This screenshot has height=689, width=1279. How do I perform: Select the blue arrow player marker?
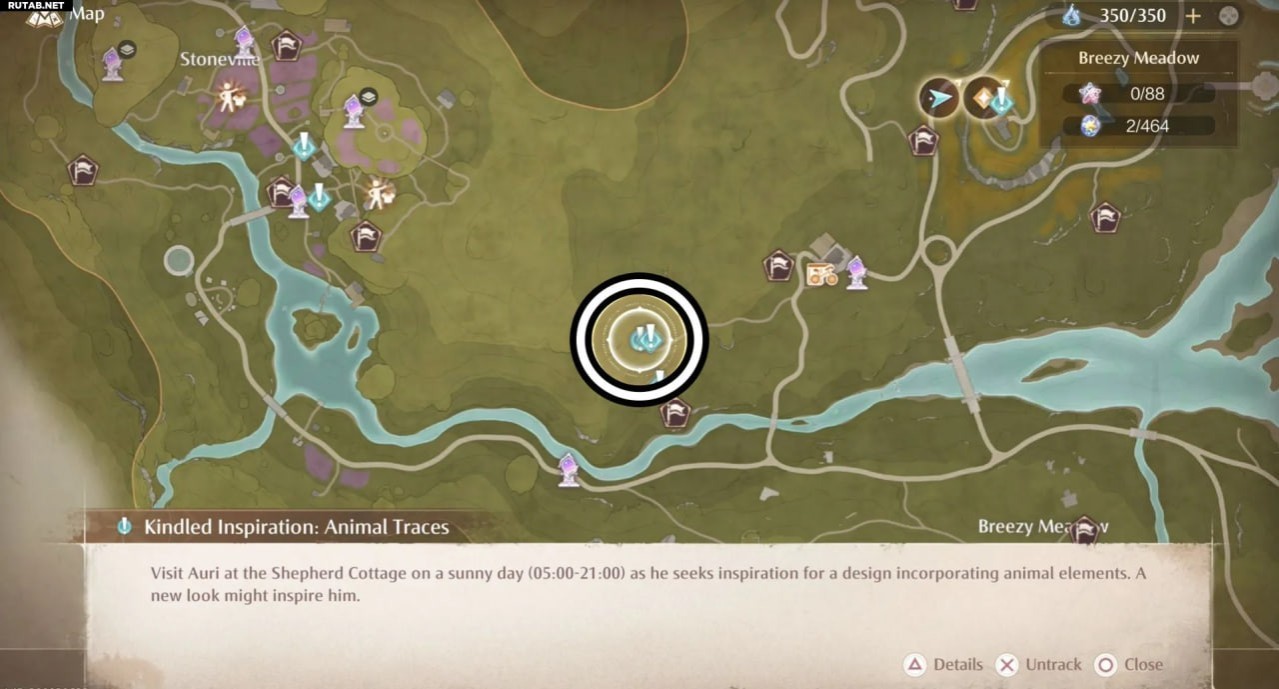[x=939, y=98]
